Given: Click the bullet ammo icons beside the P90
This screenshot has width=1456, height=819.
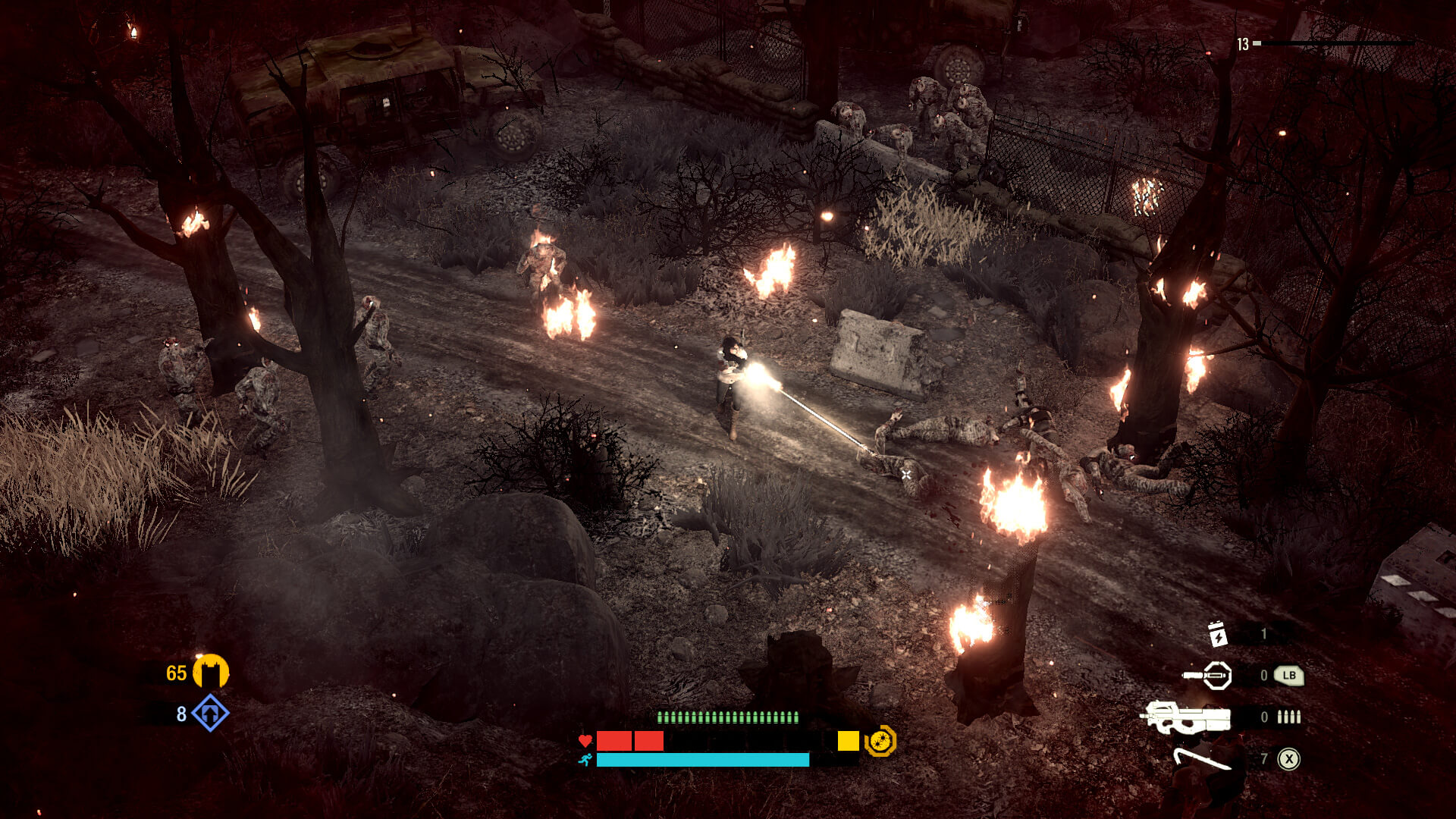Looking at the screenshot, I should click(1288, 717).
